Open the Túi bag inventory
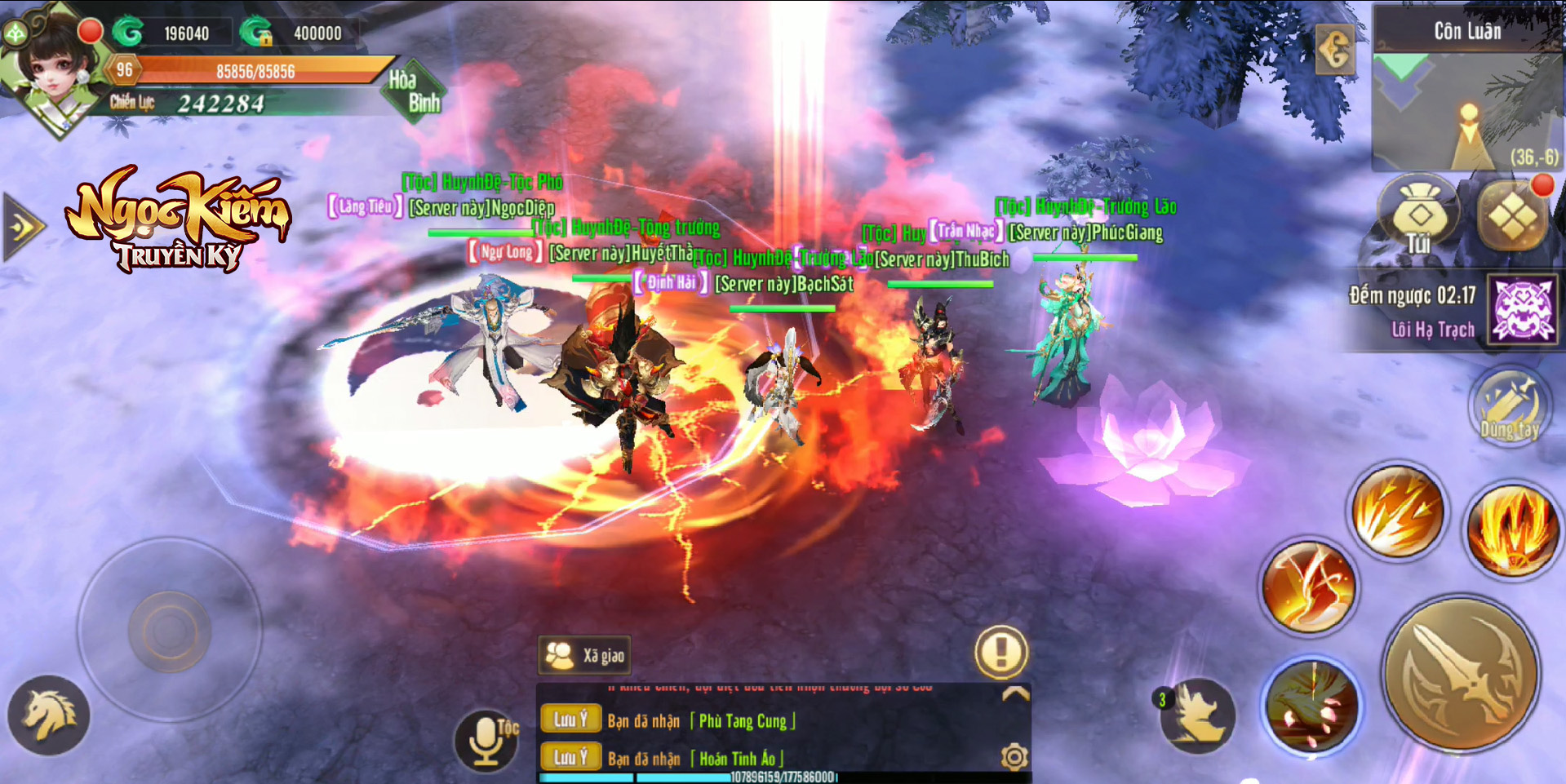Screen dimensions: 1566x784 click(x=1418, y=217)
